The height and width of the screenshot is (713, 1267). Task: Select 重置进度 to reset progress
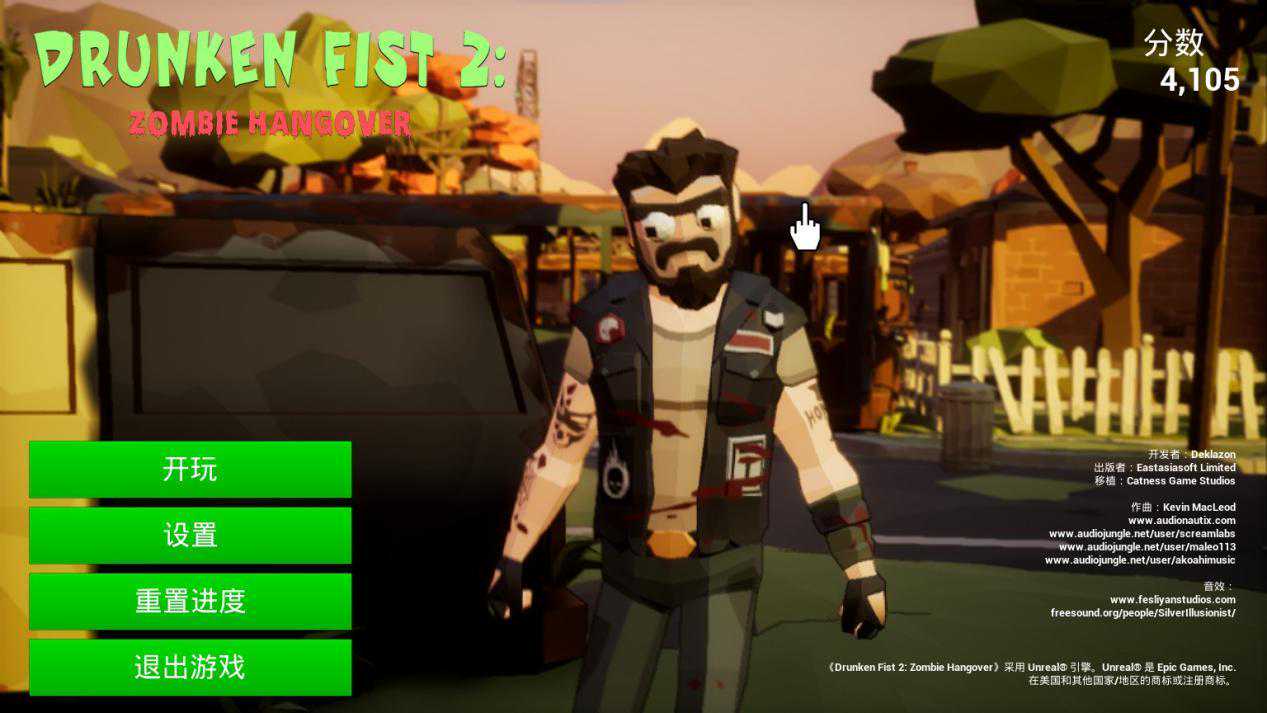190,601
